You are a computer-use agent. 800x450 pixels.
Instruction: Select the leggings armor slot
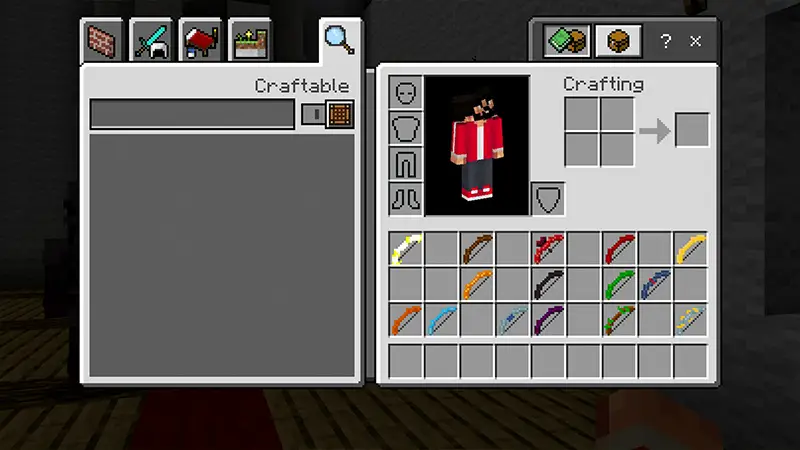pyautogui.click(x=406, y=163)
